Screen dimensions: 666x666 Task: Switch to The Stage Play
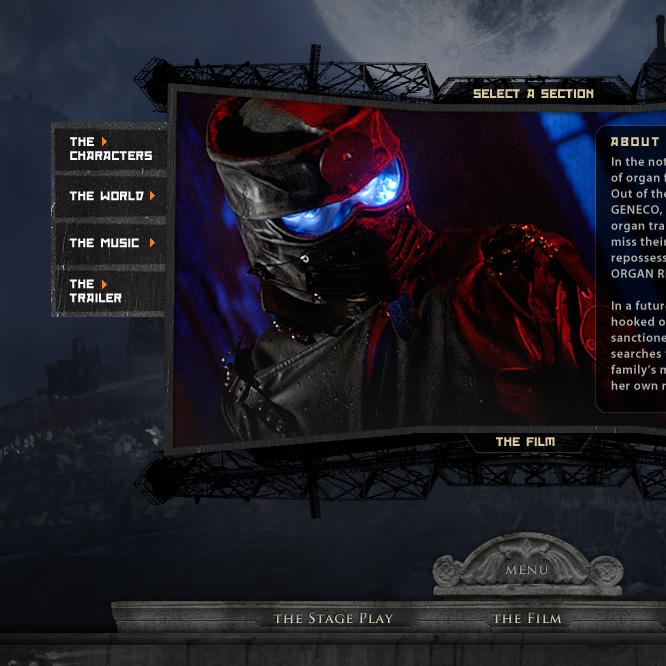click(334, 619)
